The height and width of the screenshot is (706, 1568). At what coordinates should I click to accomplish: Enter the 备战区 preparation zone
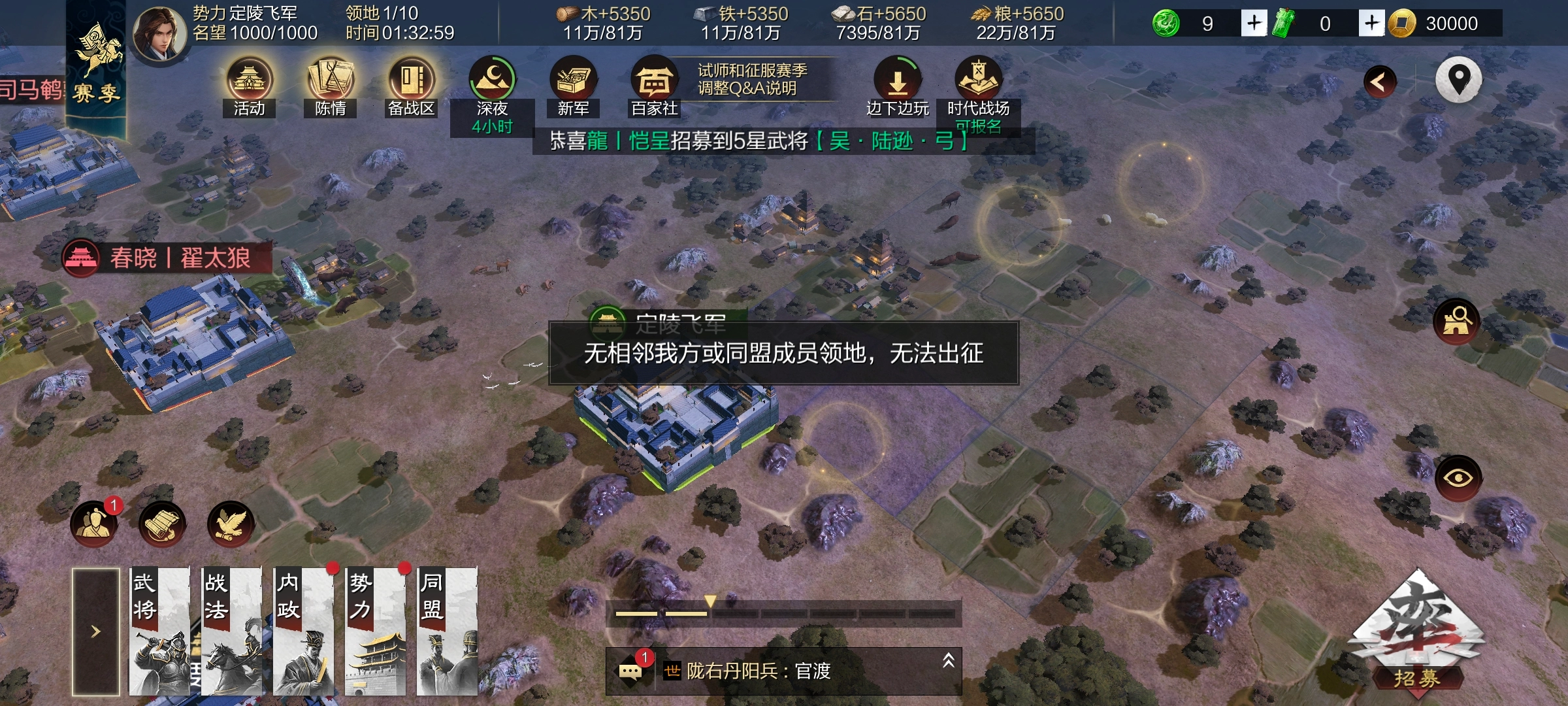(410, 82)
